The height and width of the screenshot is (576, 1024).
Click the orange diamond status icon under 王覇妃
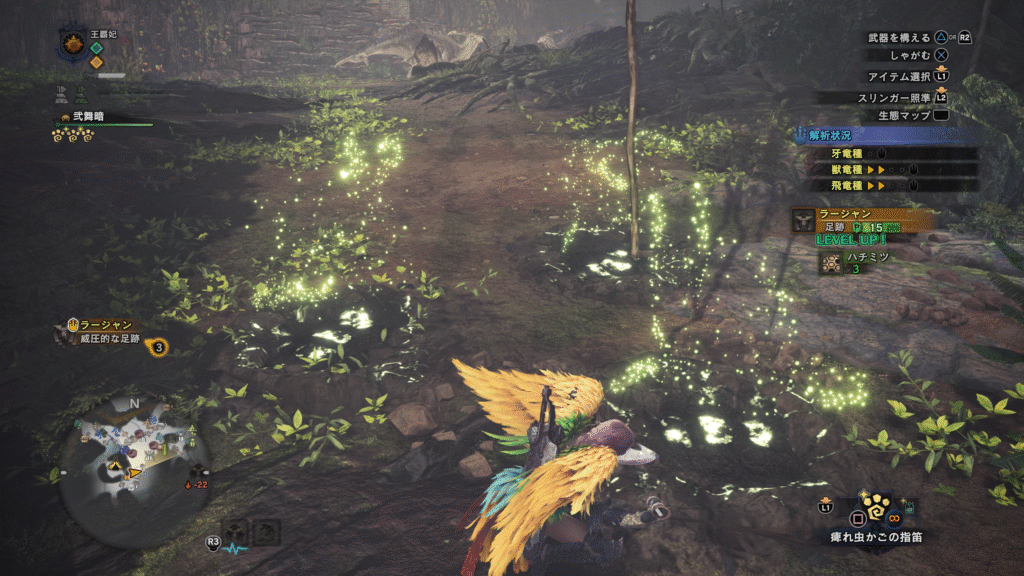click(x=96, y=62)
